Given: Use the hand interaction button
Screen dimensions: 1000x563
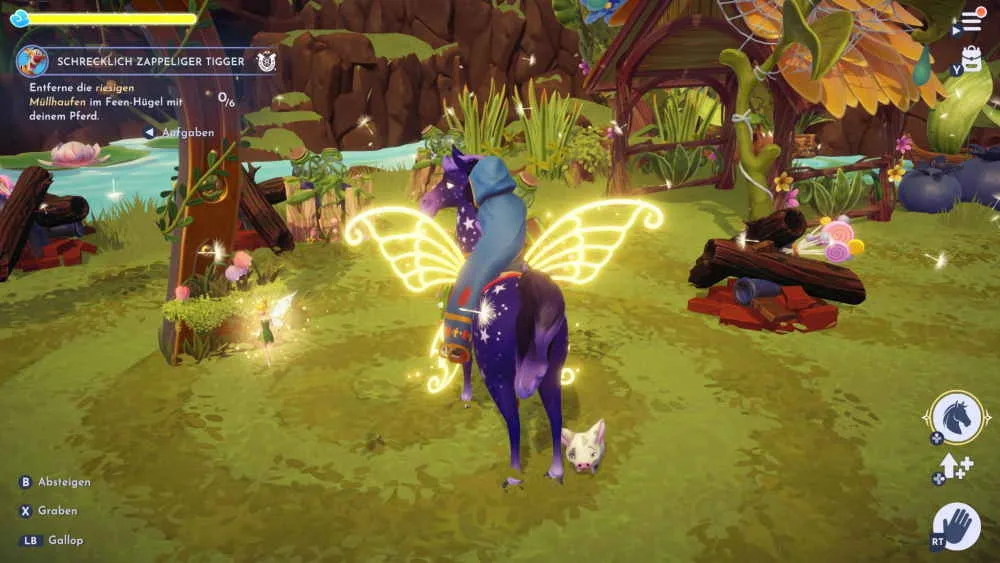Looking at the screenshot, I should point(957,525).
